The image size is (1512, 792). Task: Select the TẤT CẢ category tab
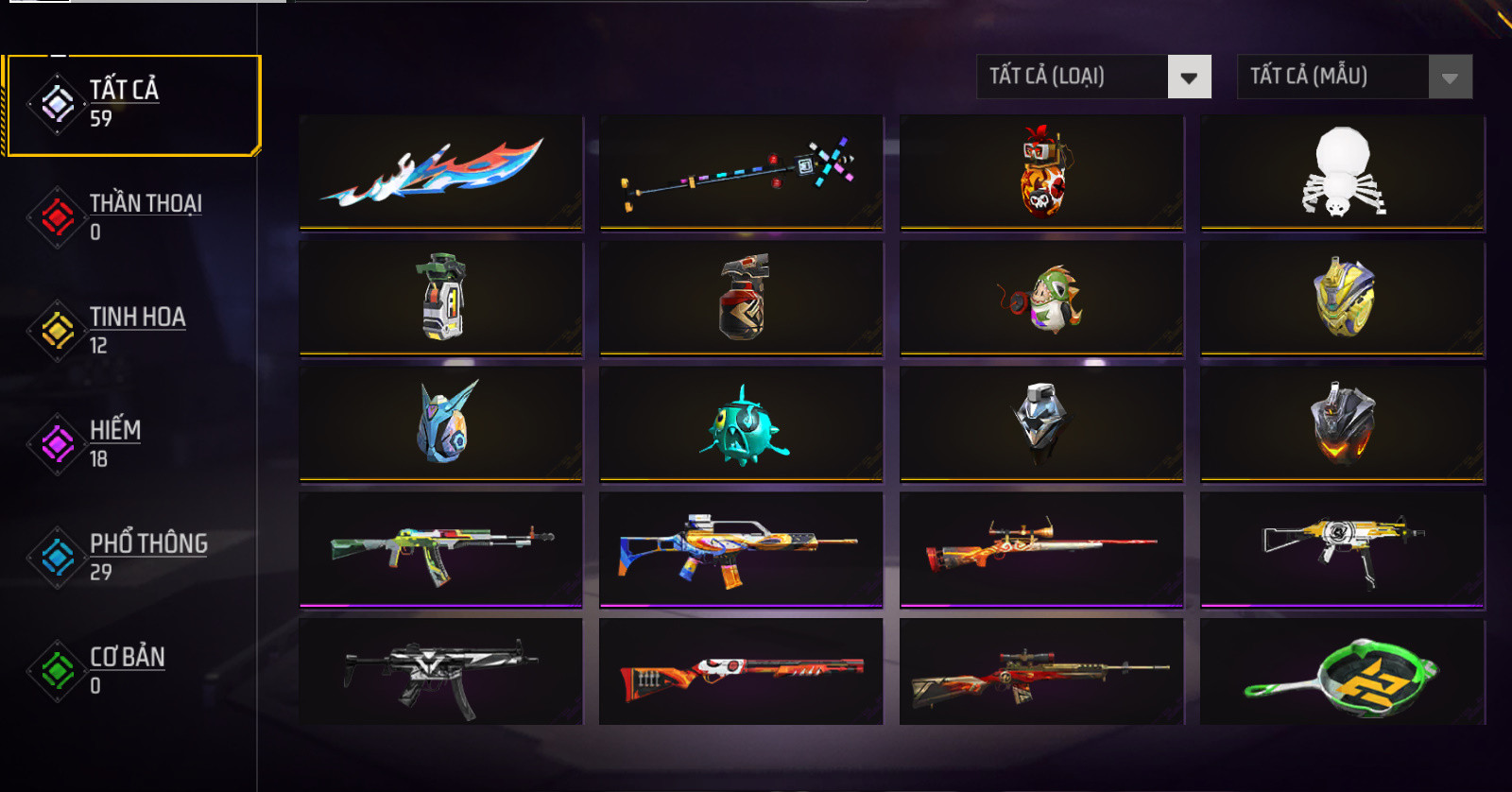[x=132, y=104]
